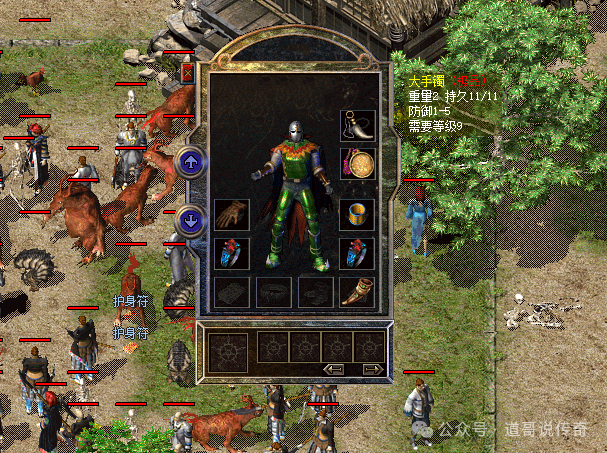The height and width of the screenshot is (453, 607).
Task: Click the right arrow page button
Action: (371, 369)
